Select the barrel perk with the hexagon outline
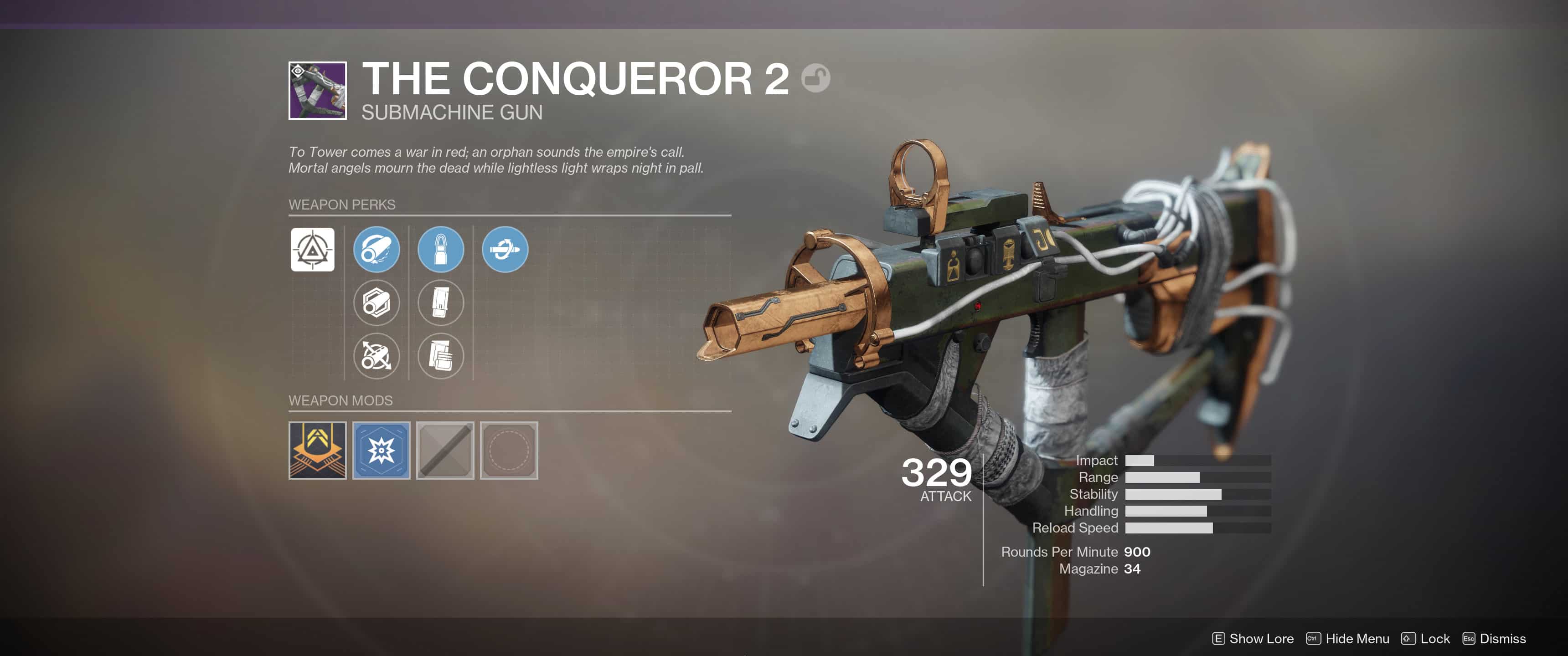Viewport: 1568px width, 656px height. [376, 302]
